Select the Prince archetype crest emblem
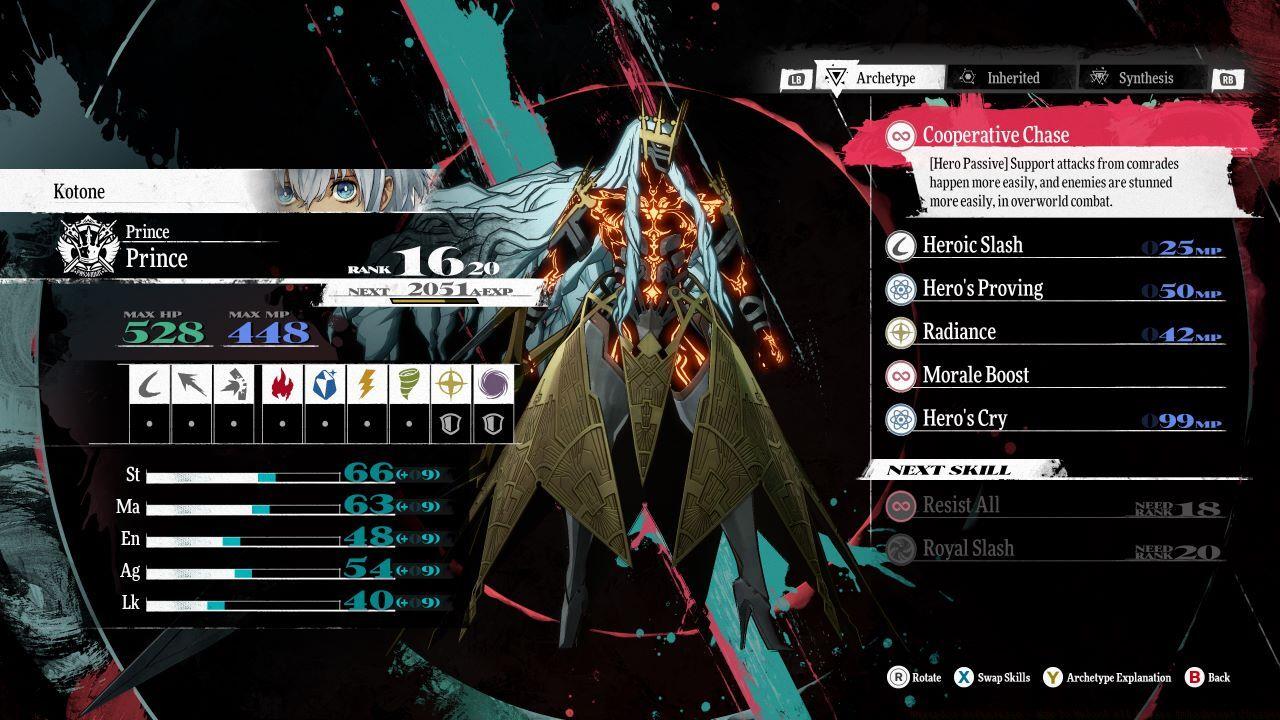1280x720 pixels. pyautogui.click(x=87, y=245)
